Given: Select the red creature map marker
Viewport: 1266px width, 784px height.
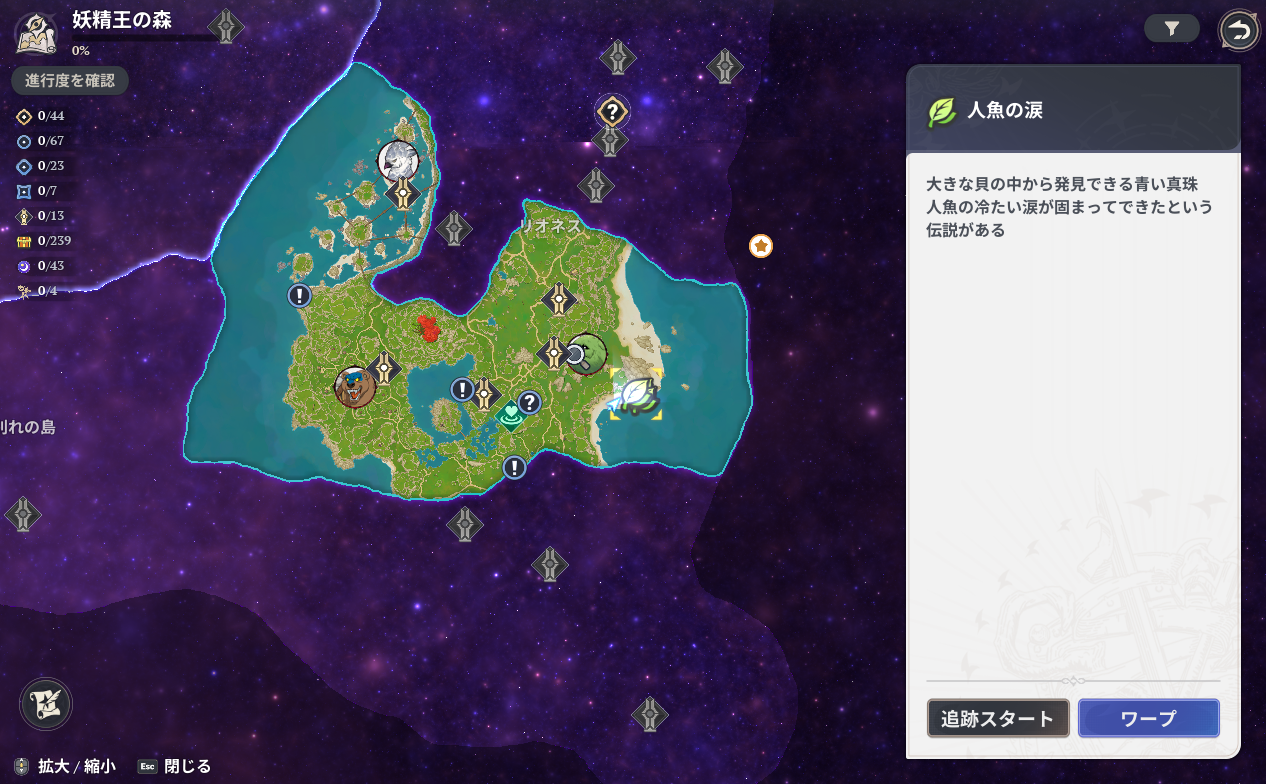Looking at the screenshot, I should (430, 327).
